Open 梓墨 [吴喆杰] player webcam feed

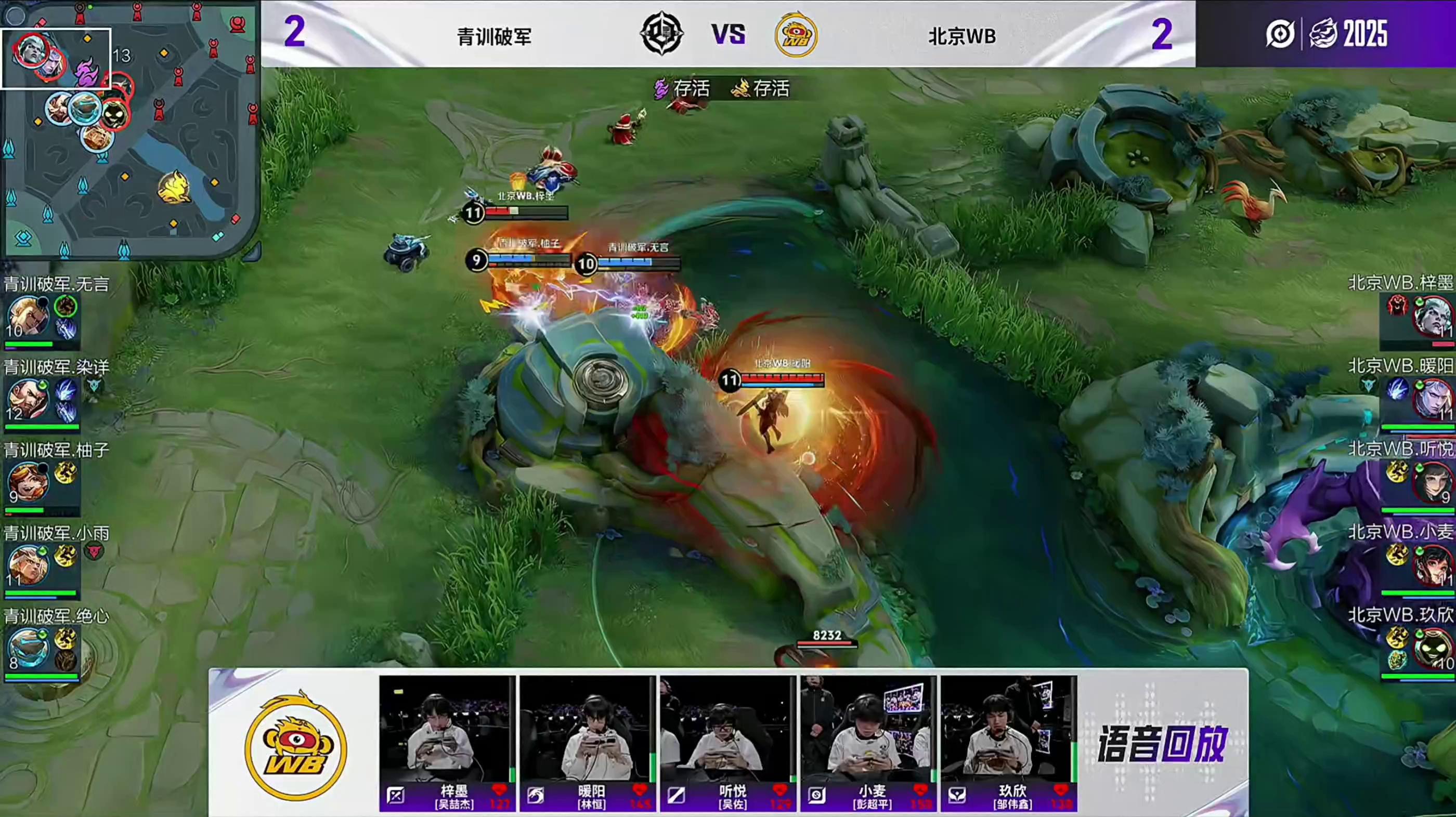(x=447, y=729)
